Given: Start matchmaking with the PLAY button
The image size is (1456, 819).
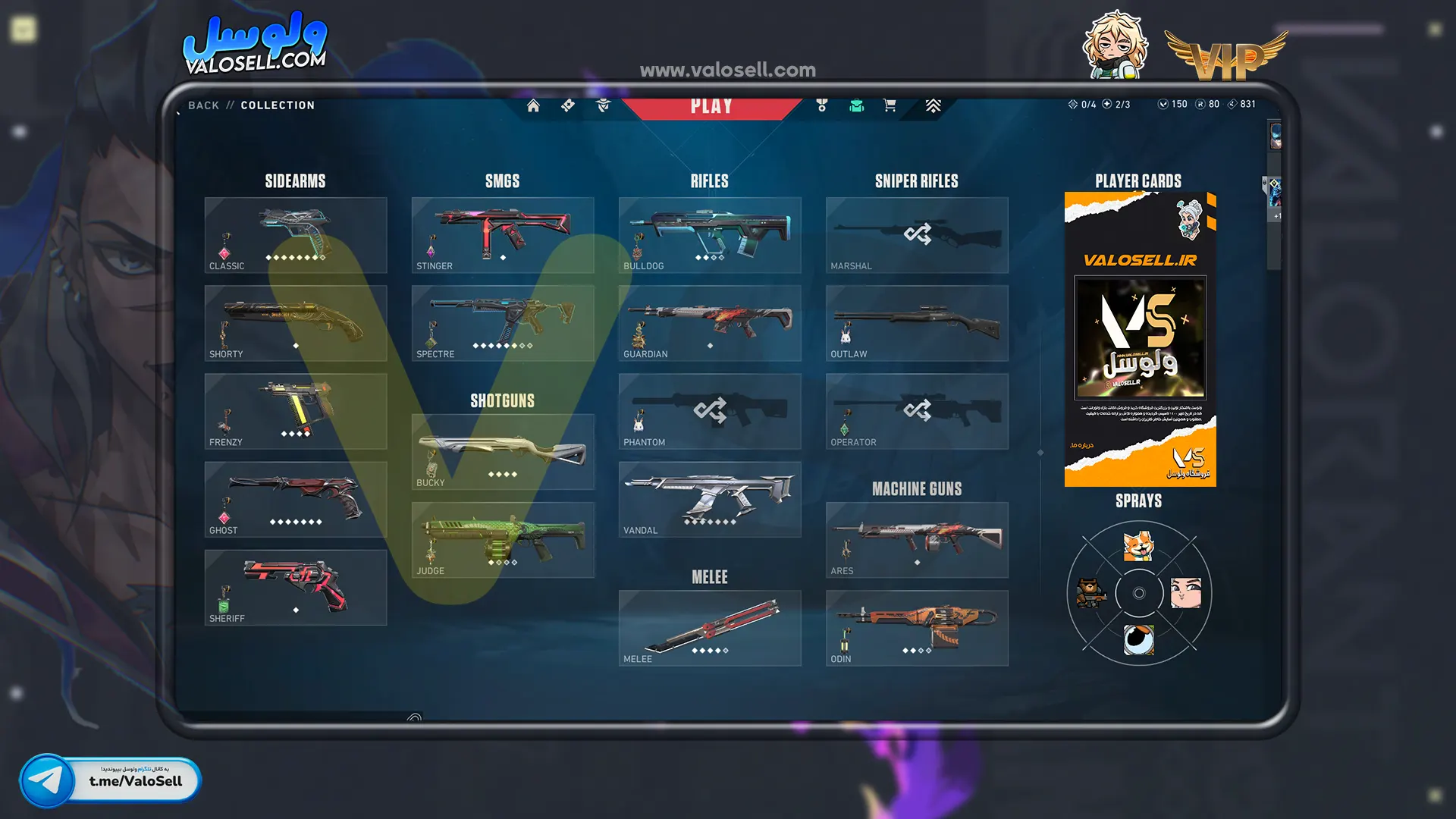Looking at the screenshot, I should point(711,106).
